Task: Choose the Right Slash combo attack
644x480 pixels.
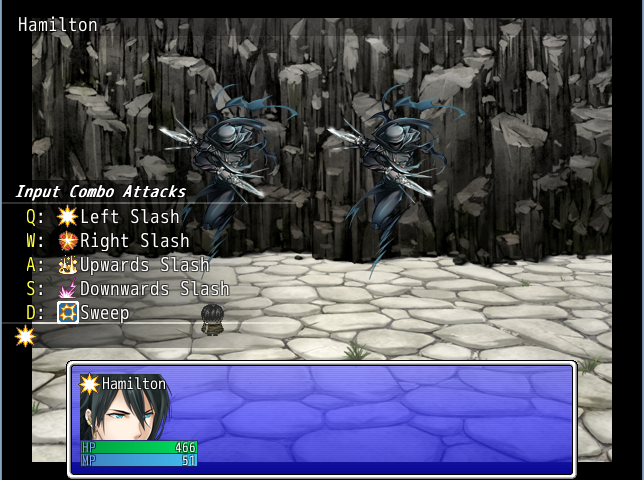Action: coord(133,241)
